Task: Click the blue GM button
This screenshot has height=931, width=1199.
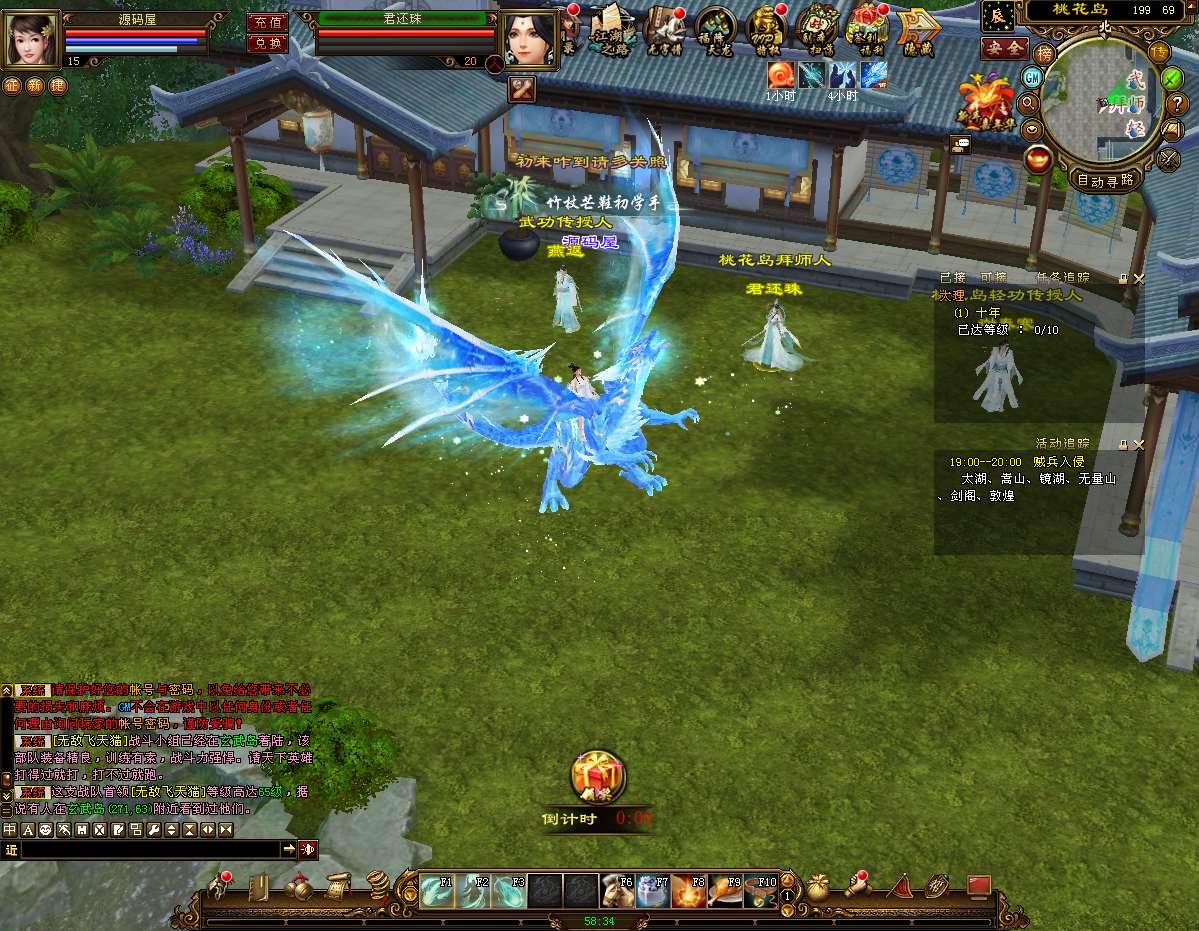Action: coord(1032,77)
